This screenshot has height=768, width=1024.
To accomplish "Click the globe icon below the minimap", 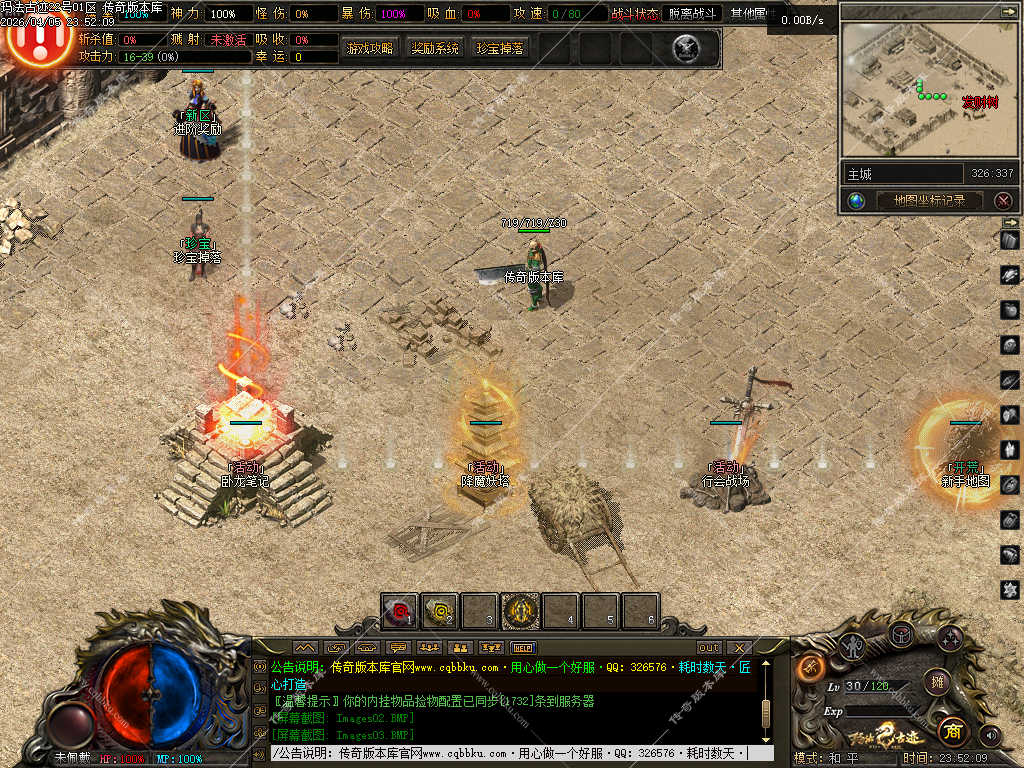I will tap(856, 200).
